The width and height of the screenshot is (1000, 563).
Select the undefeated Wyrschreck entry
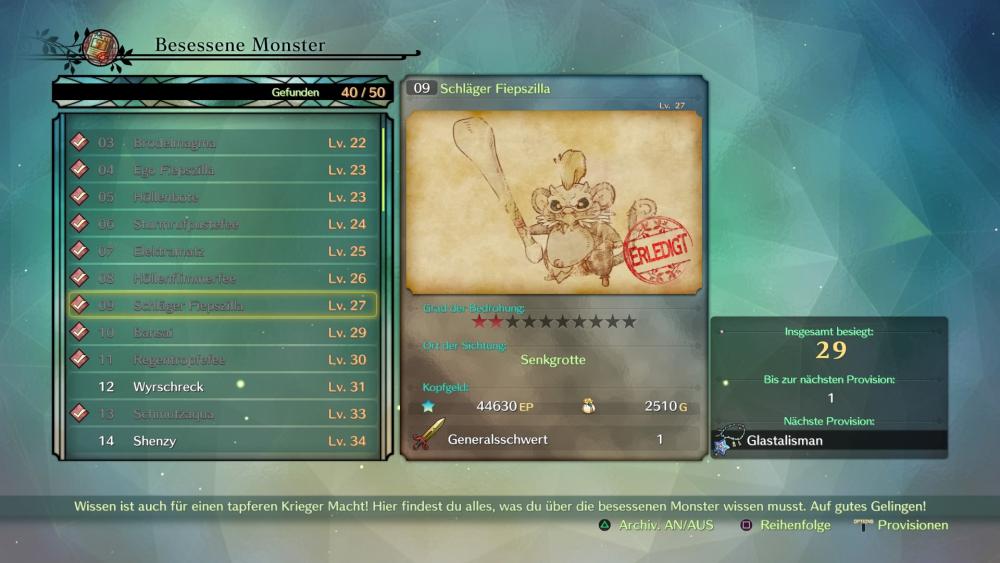tap(222, 386)
